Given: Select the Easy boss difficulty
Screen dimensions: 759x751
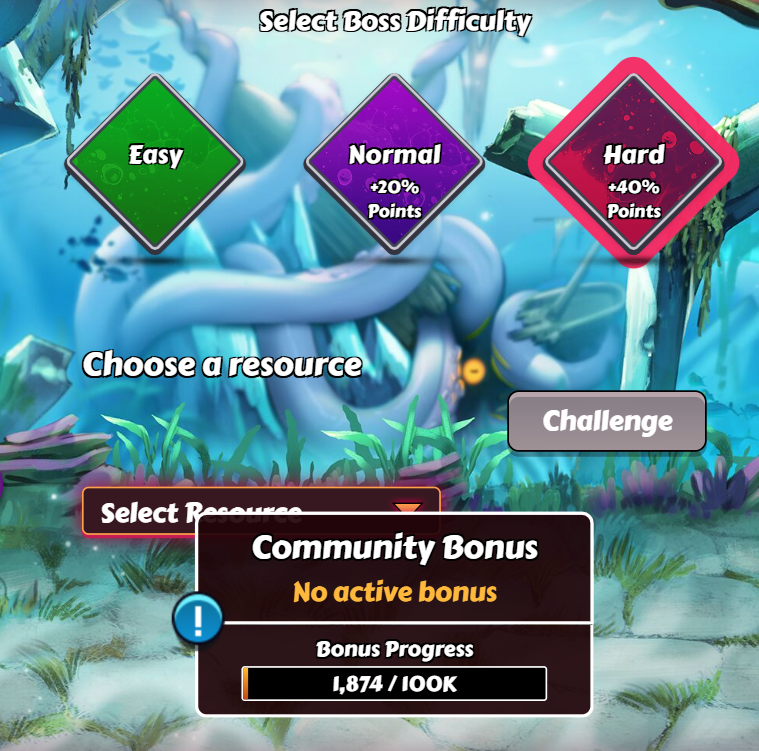Looking at the screenshot, I should [155, 160].
